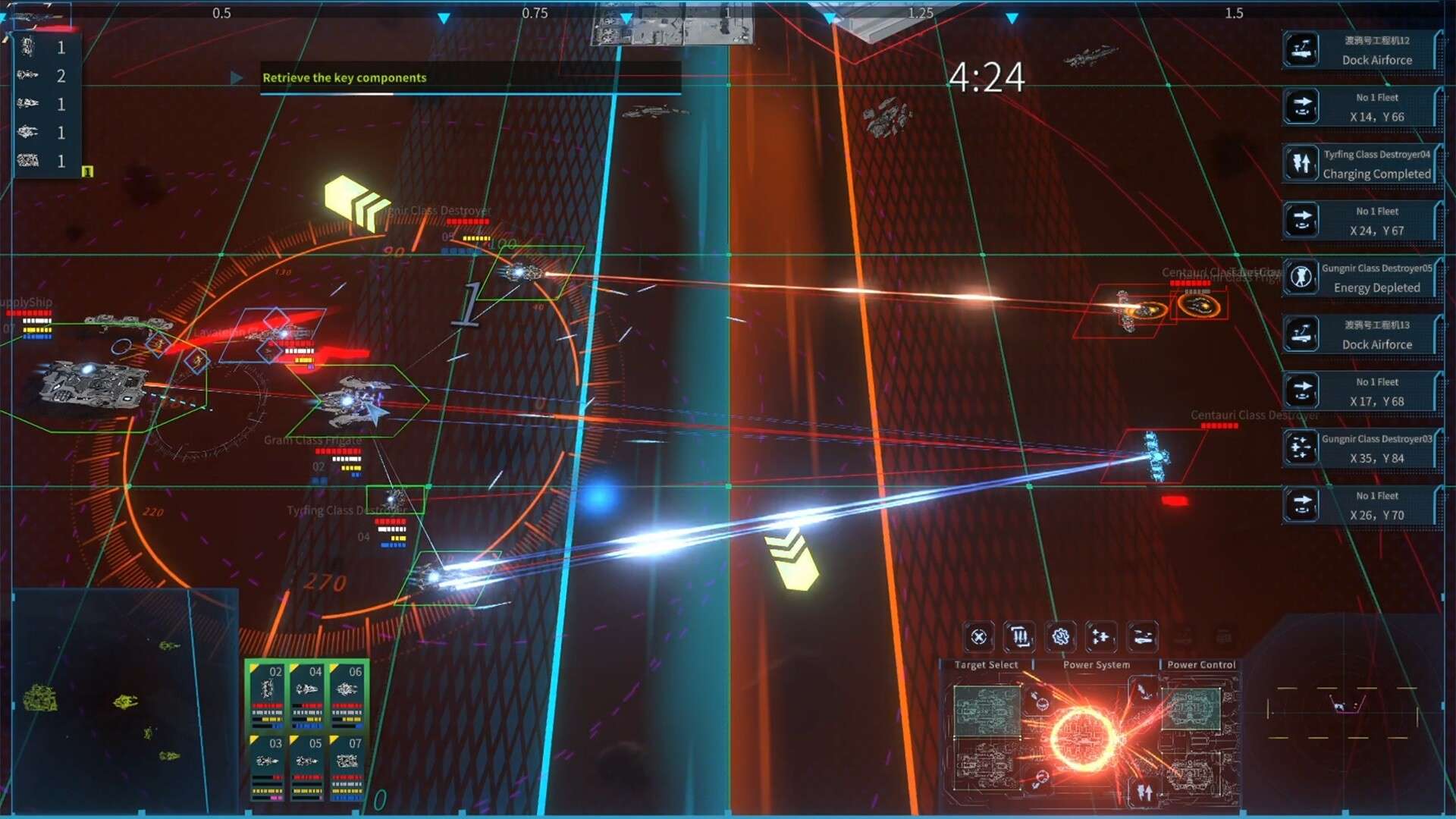Click the 0.75 mark on the scale ruler
Image resolution: width=1456 pixels, height=819 pixels.
535,12
